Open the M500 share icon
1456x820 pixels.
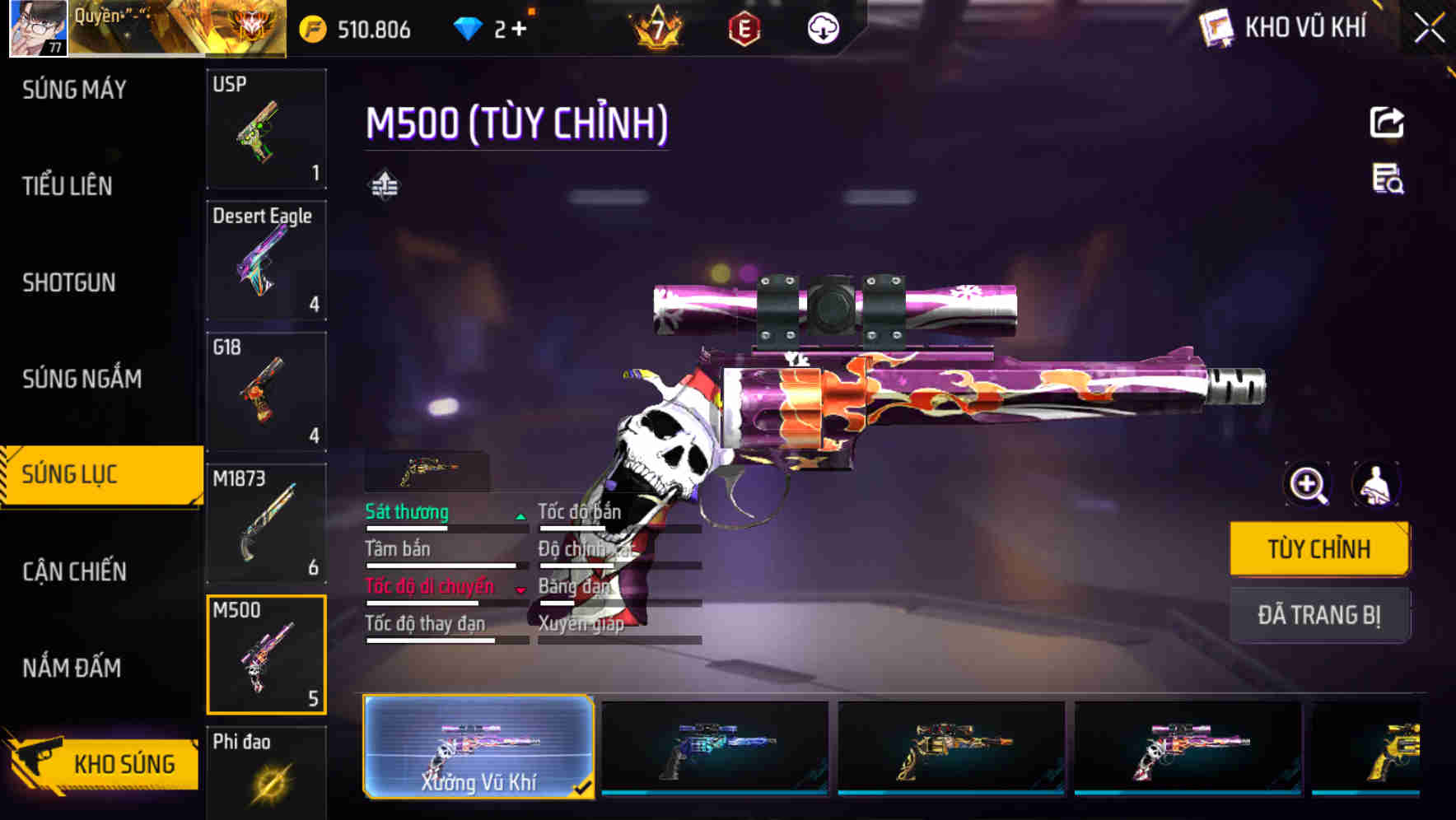pyautogui.click(x=1388, y=122)
